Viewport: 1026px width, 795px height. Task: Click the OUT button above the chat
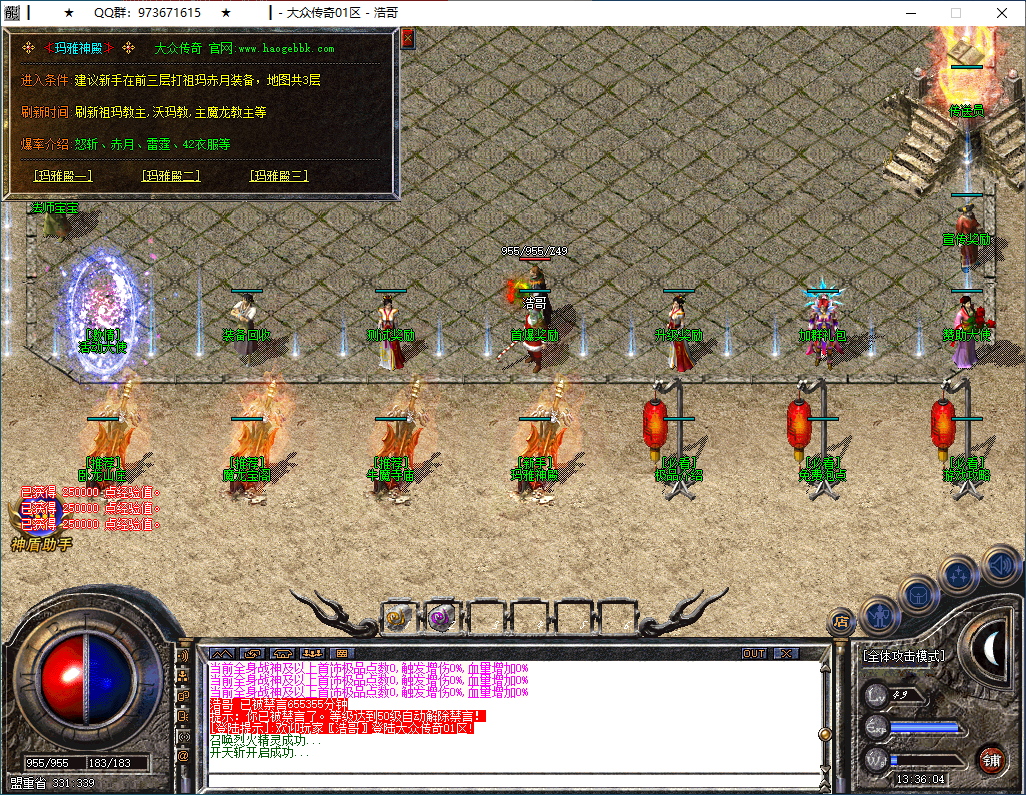point(754,653)
